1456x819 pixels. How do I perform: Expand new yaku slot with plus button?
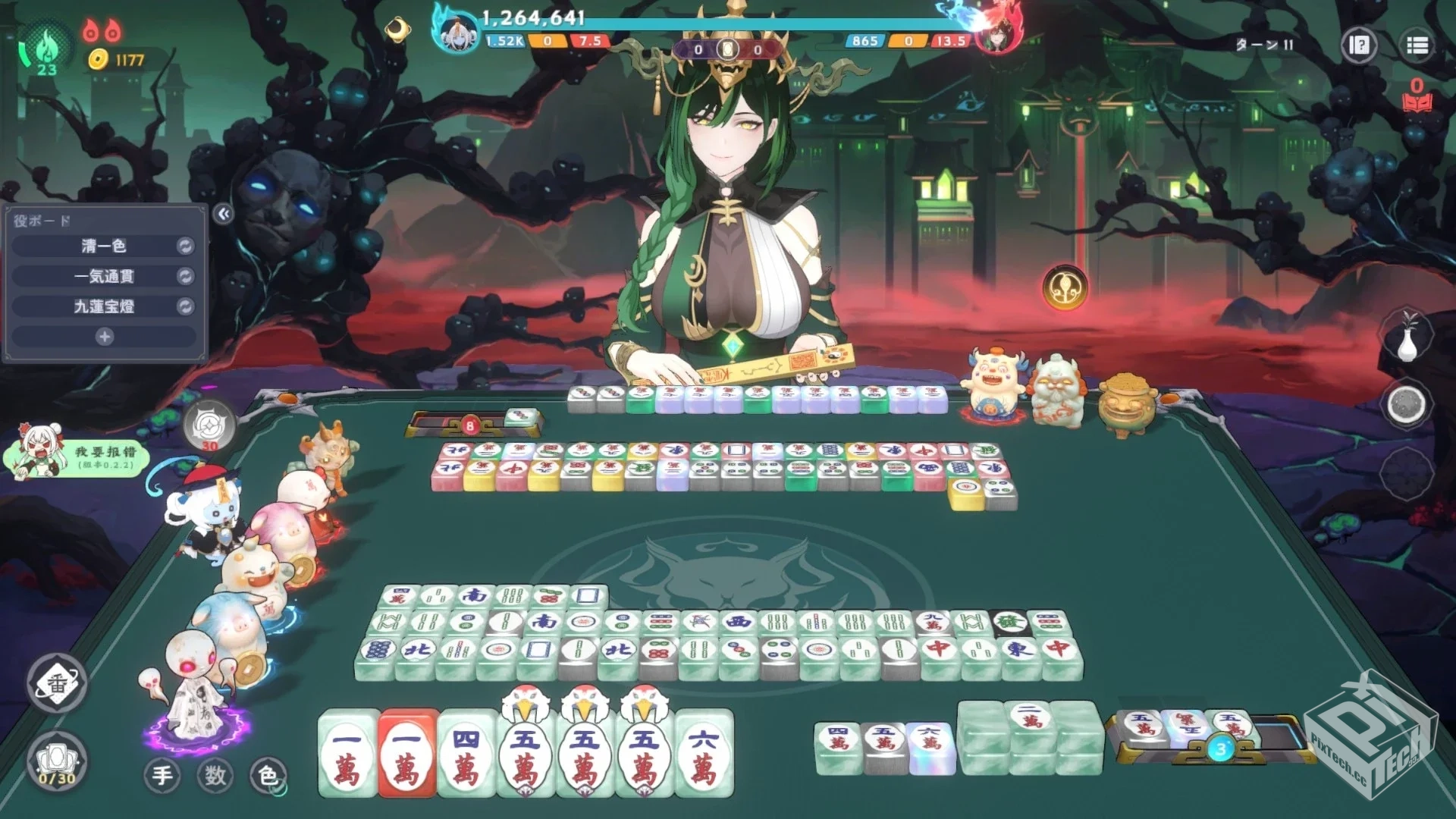click(x=104, y=334)
